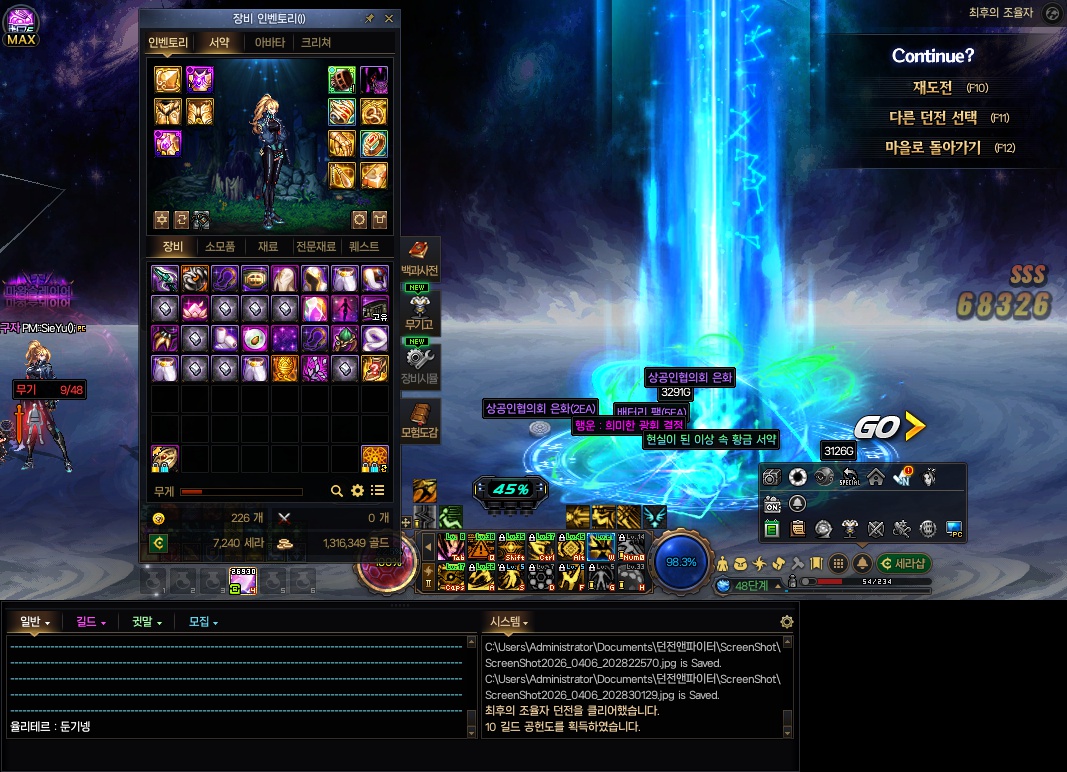Choose 재도전 to retry the dungeon
This screenshot has height=772, width=1067.
coord(933,87)
